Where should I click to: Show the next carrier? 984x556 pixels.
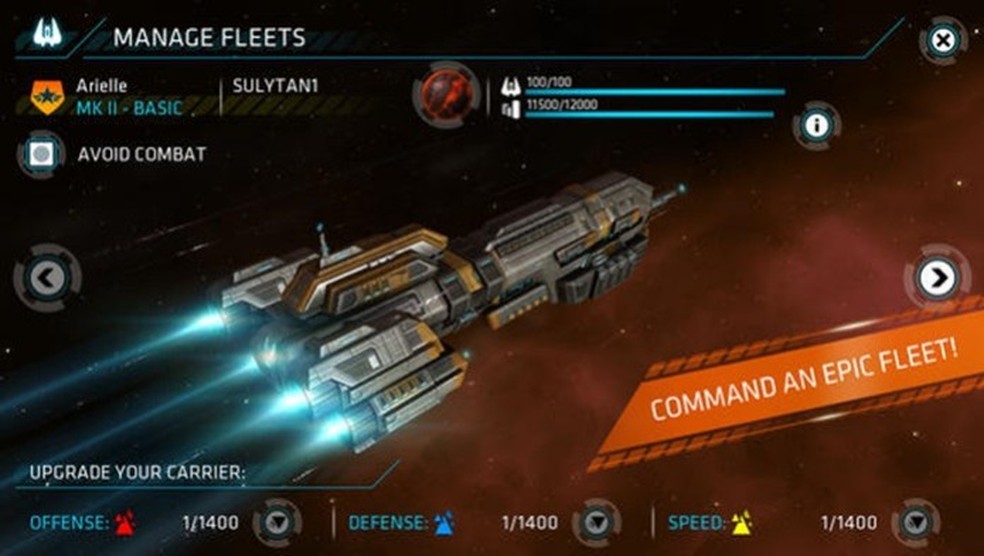[937, 277]
